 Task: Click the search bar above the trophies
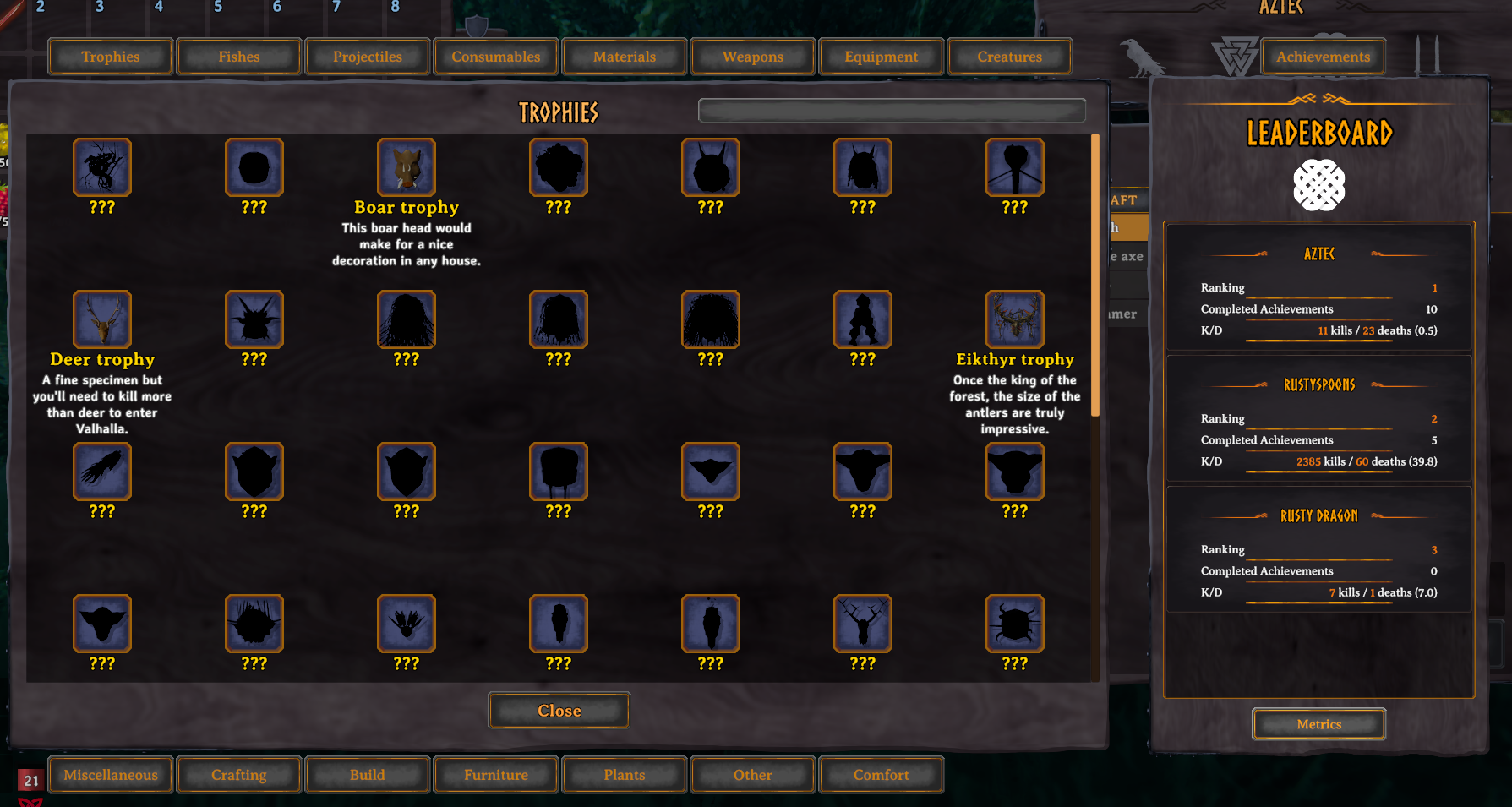(x=891, y=110)
